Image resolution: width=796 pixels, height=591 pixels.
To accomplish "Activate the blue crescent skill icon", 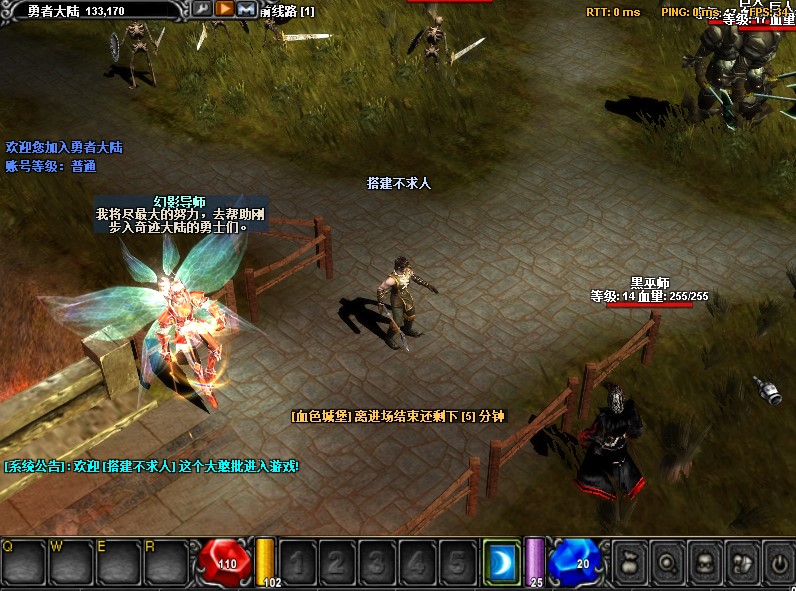I will [x=501, y=561].
